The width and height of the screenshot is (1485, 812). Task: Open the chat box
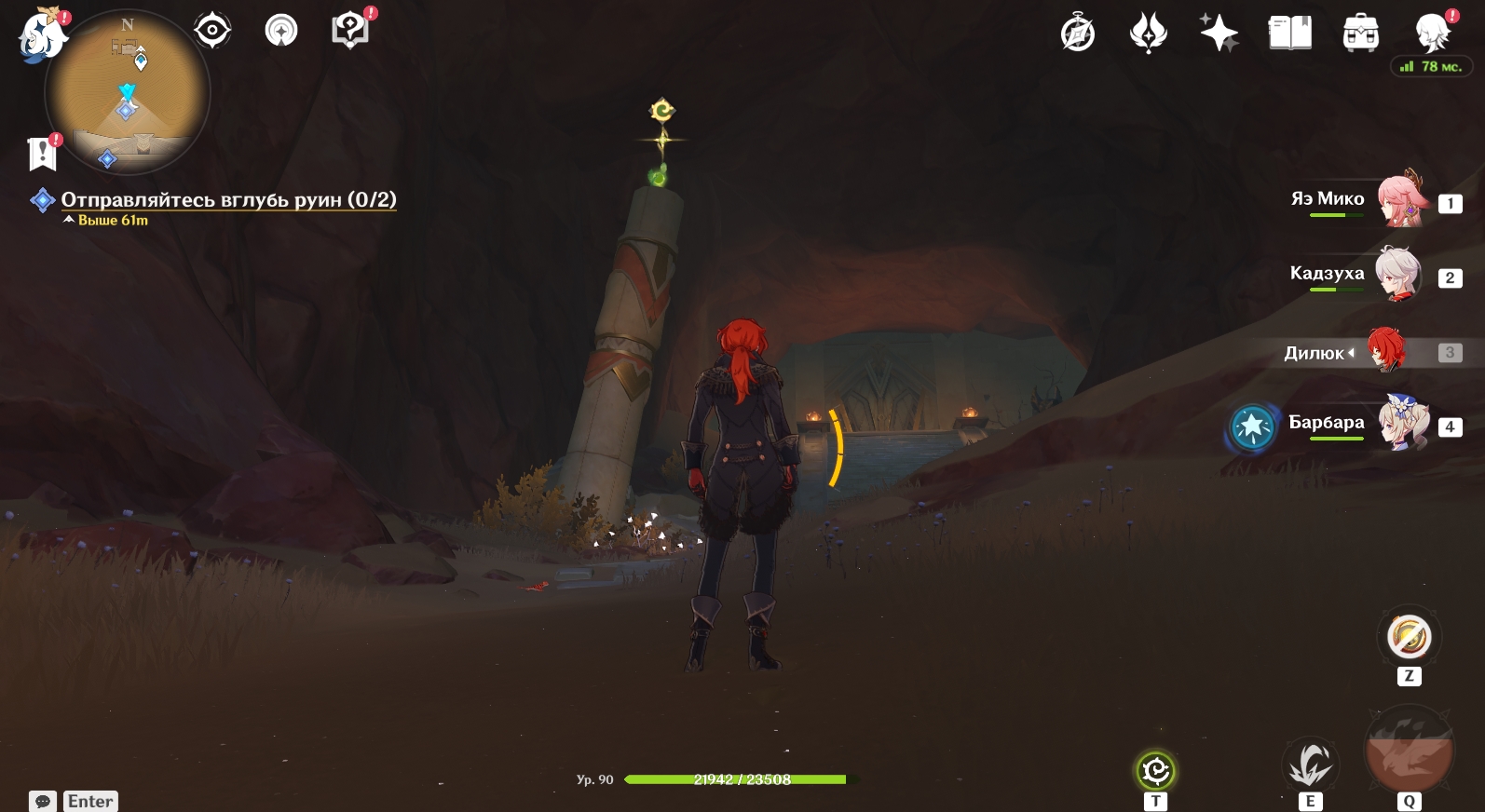pos(43,801)
